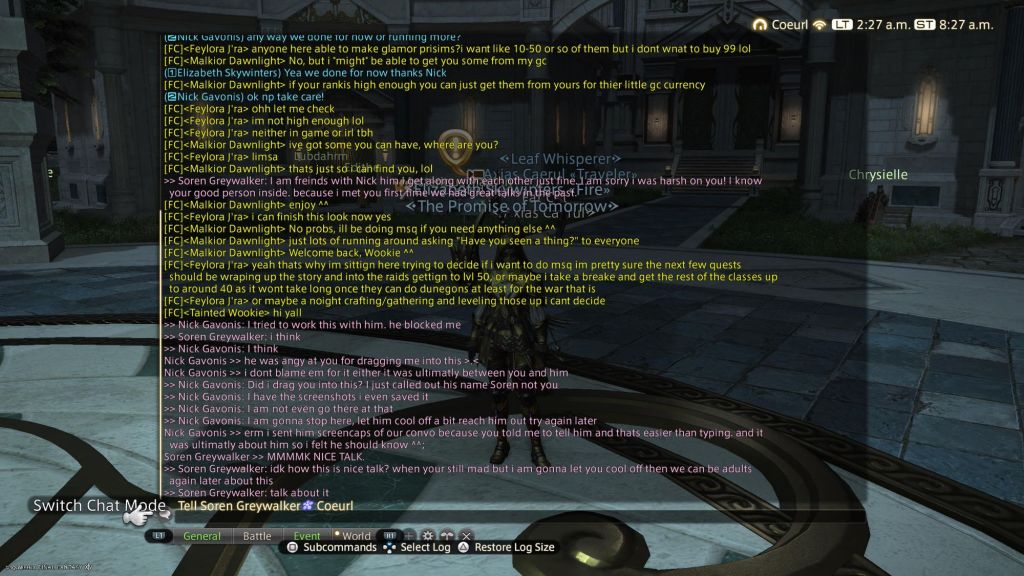Close the chat log with the X icon
The height and width of the screenshot is (576, 1024).
point(466,536)
